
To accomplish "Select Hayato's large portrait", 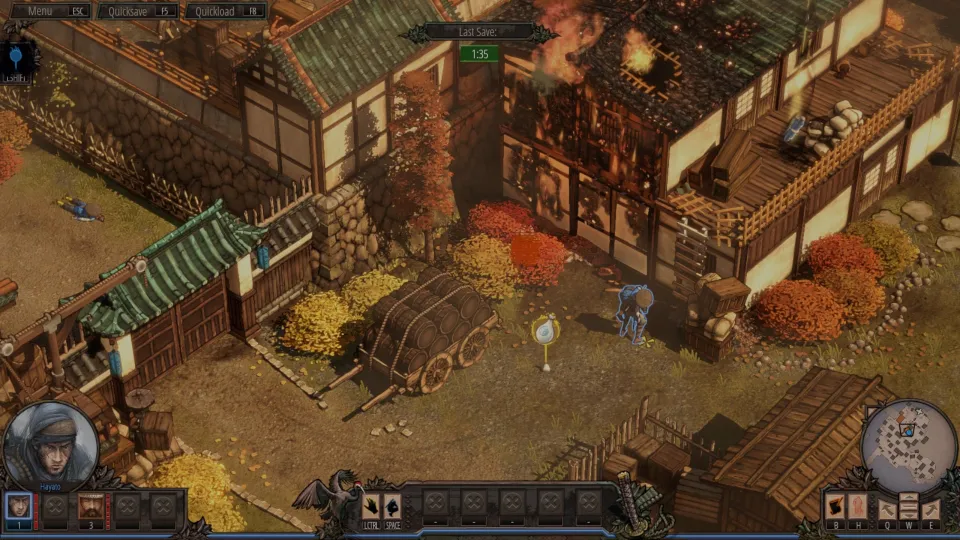I will (50, 446).
